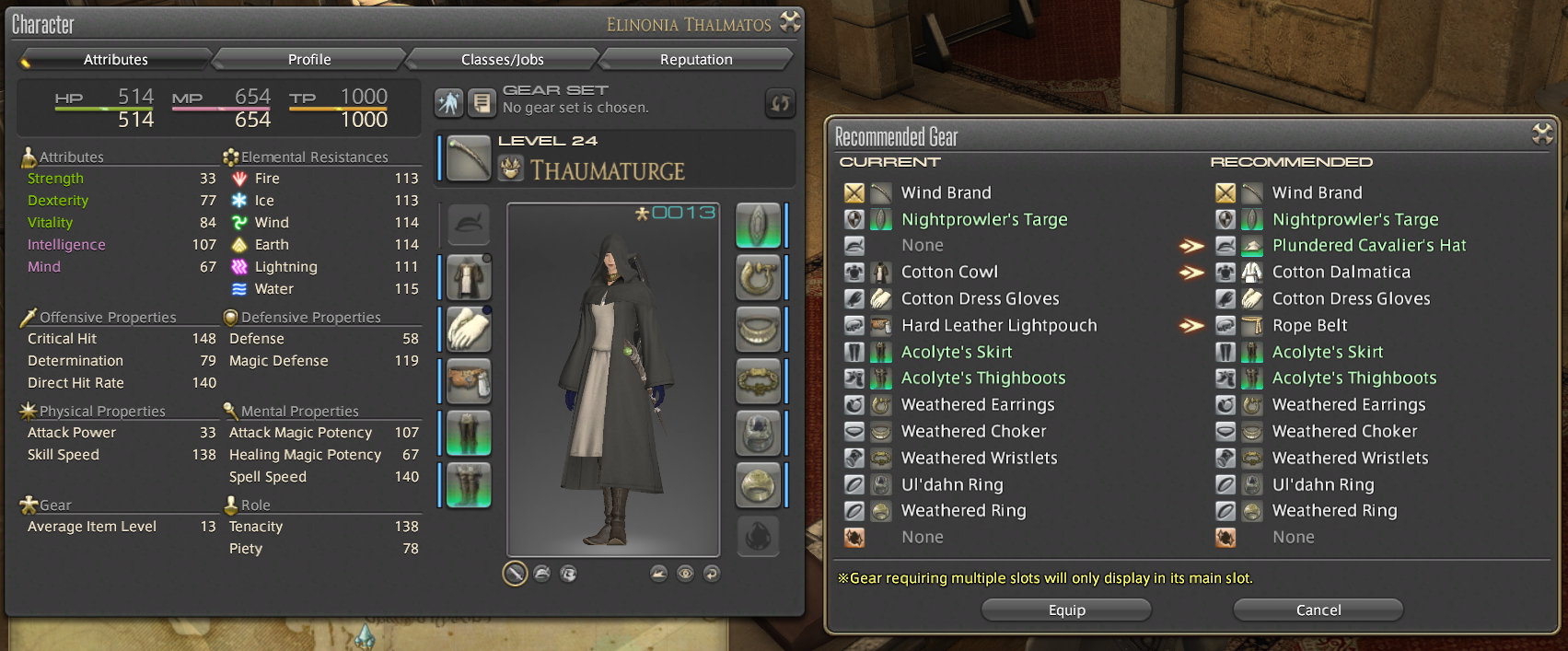The width and height of the screenshot is (1568, 651).
Task: Show the Reputation tab
Action: pos(696,60)
